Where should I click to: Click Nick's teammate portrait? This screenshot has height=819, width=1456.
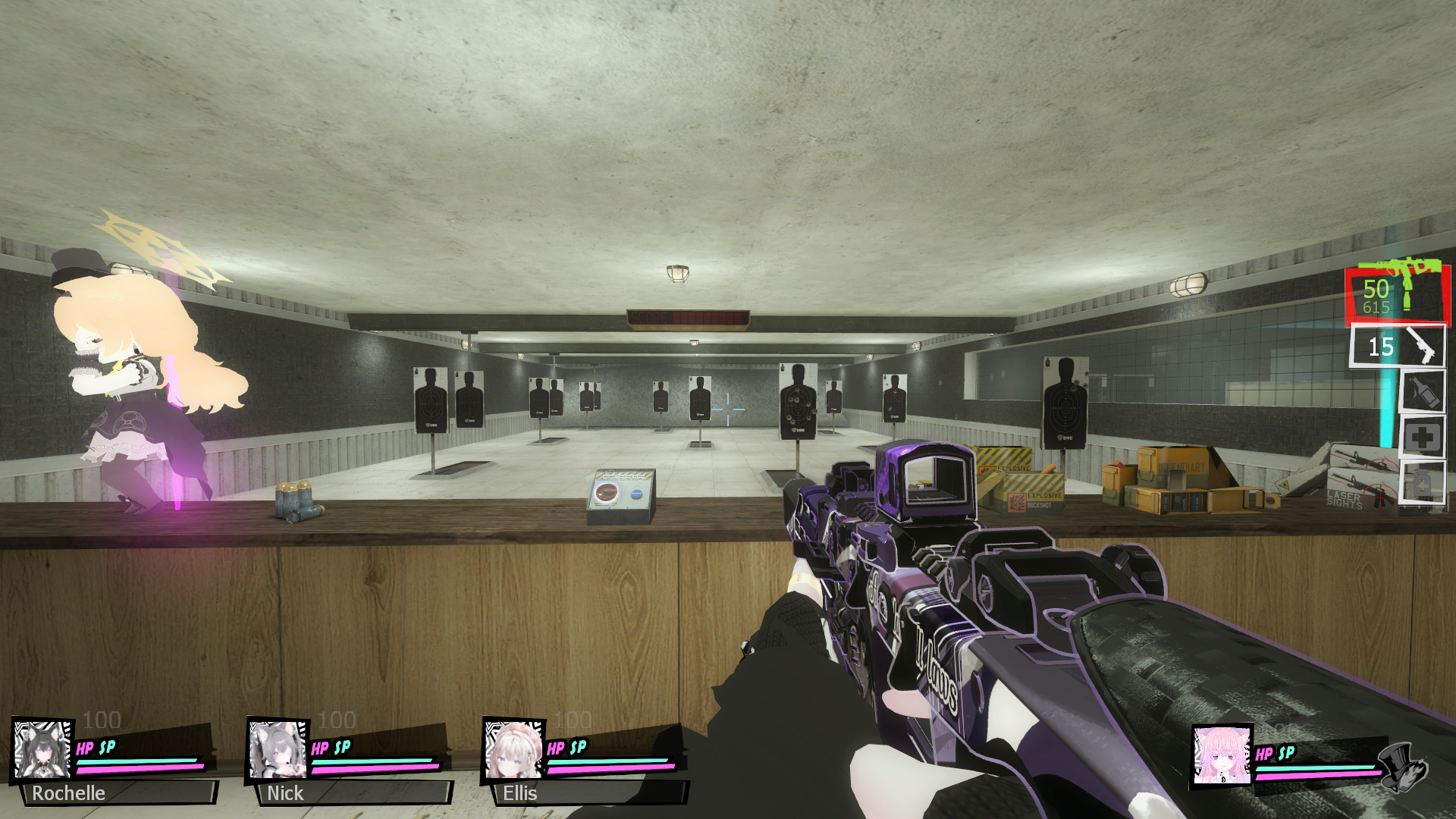tap(278, 750)
